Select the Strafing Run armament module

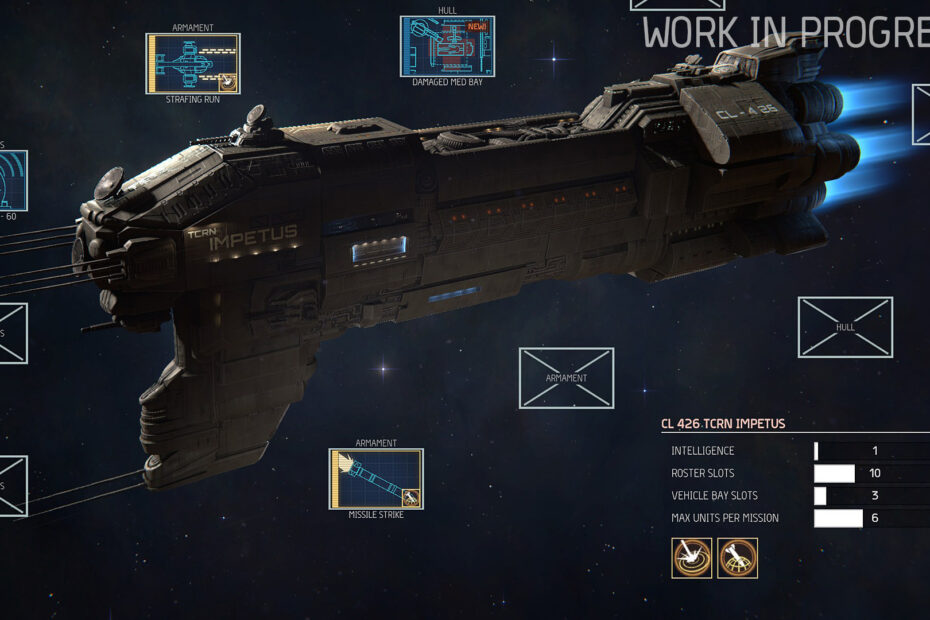[193, 64]
